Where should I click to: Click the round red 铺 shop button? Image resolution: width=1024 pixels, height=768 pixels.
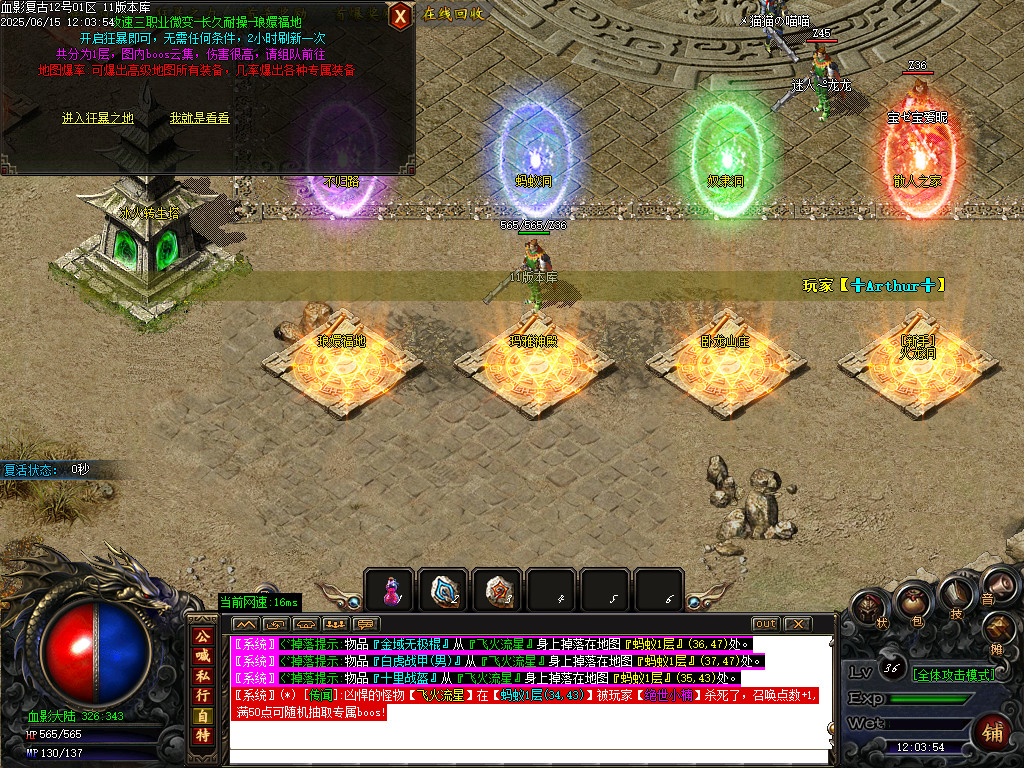992,729
